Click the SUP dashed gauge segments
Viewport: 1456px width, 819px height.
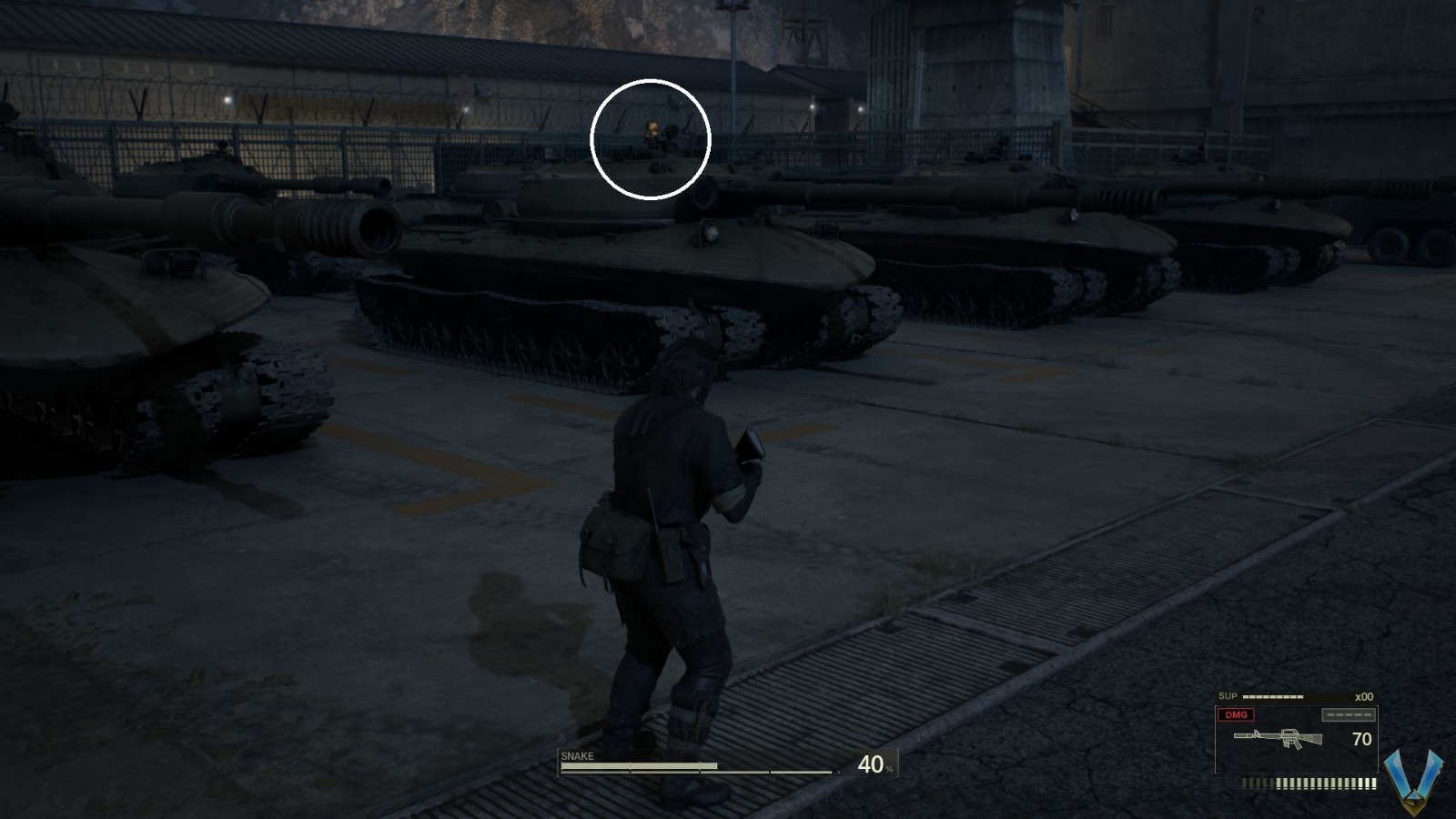(1271, 696)
